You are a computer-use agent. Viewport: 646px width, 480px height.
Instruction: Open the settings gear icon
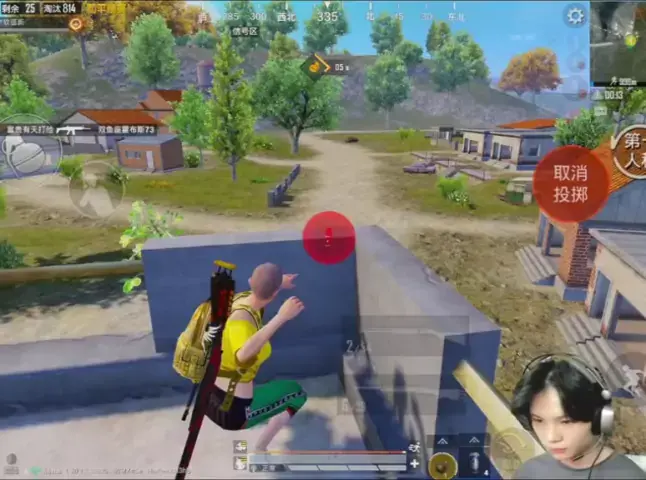575,15
